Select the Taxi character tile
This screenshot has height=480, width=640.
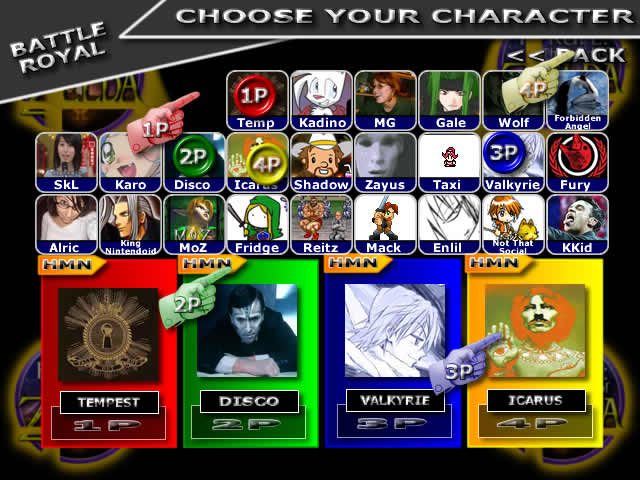click(450, 160)
